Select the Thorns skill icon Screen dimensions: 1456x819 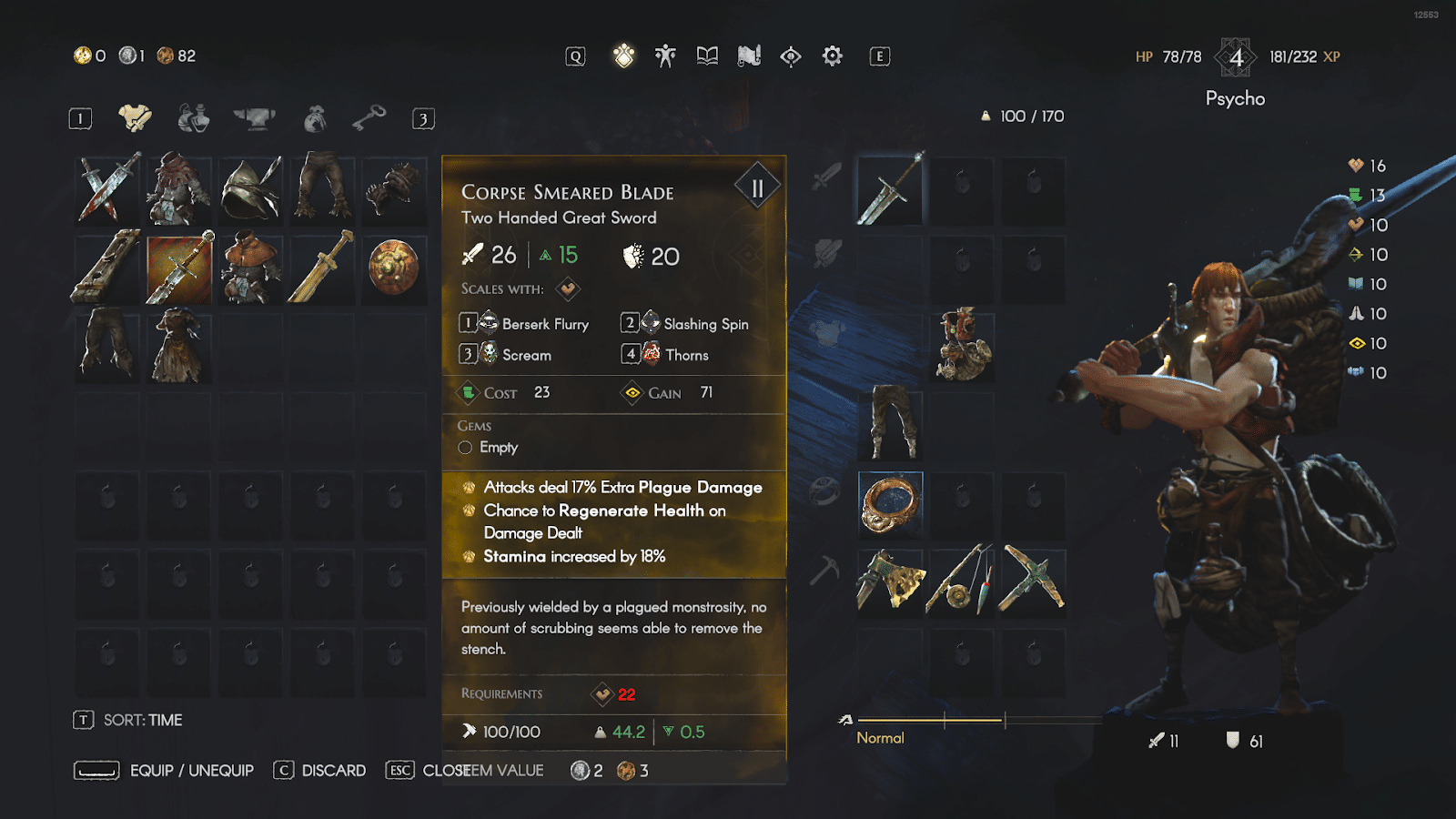tap(650, 355)
